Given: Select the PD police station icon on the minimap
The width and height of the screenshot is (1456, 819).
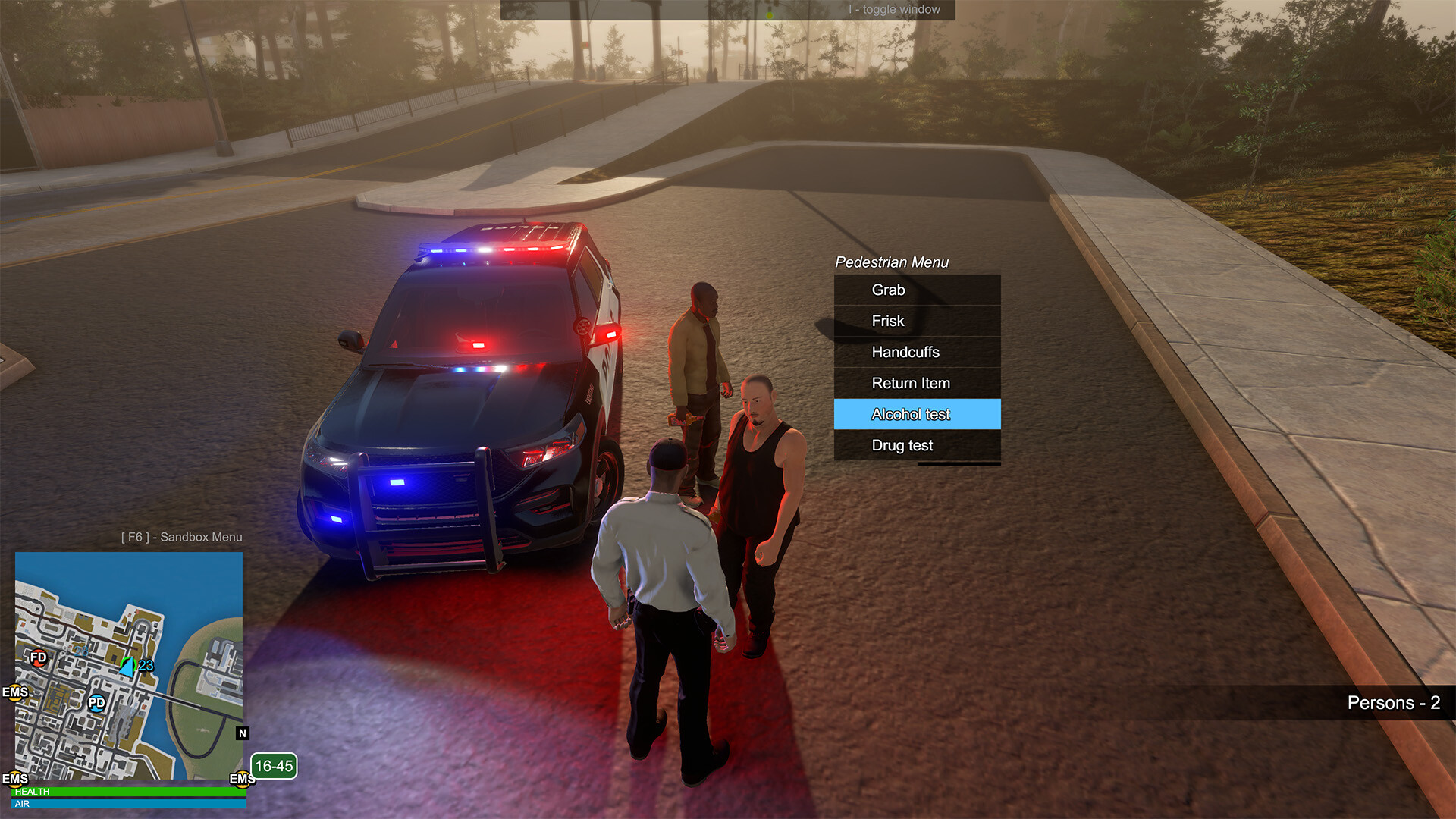Looking at the screenshot, I should (x=96, y=704).
